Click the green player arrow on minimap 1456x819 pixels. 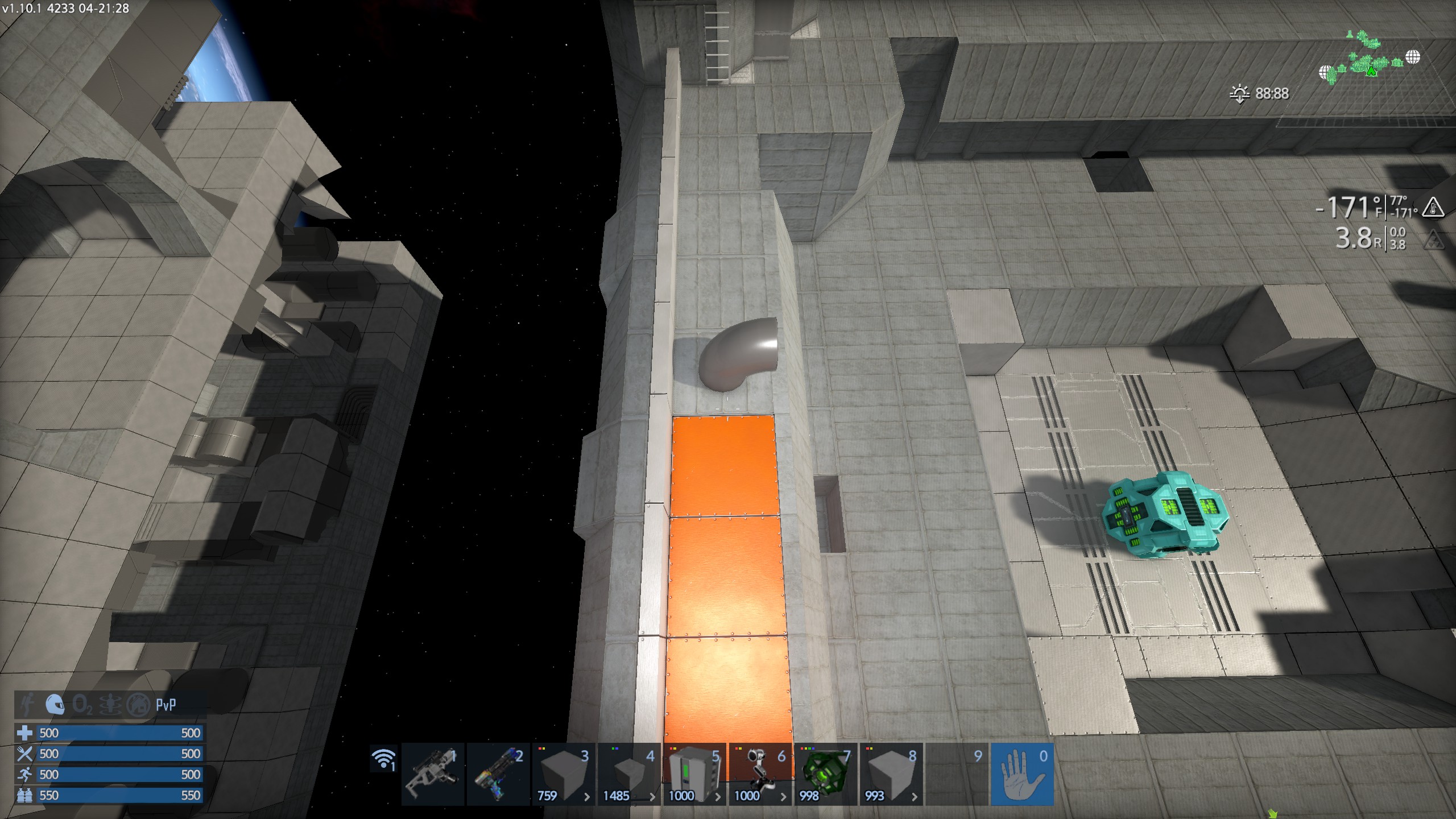(x=1371, y=72)
